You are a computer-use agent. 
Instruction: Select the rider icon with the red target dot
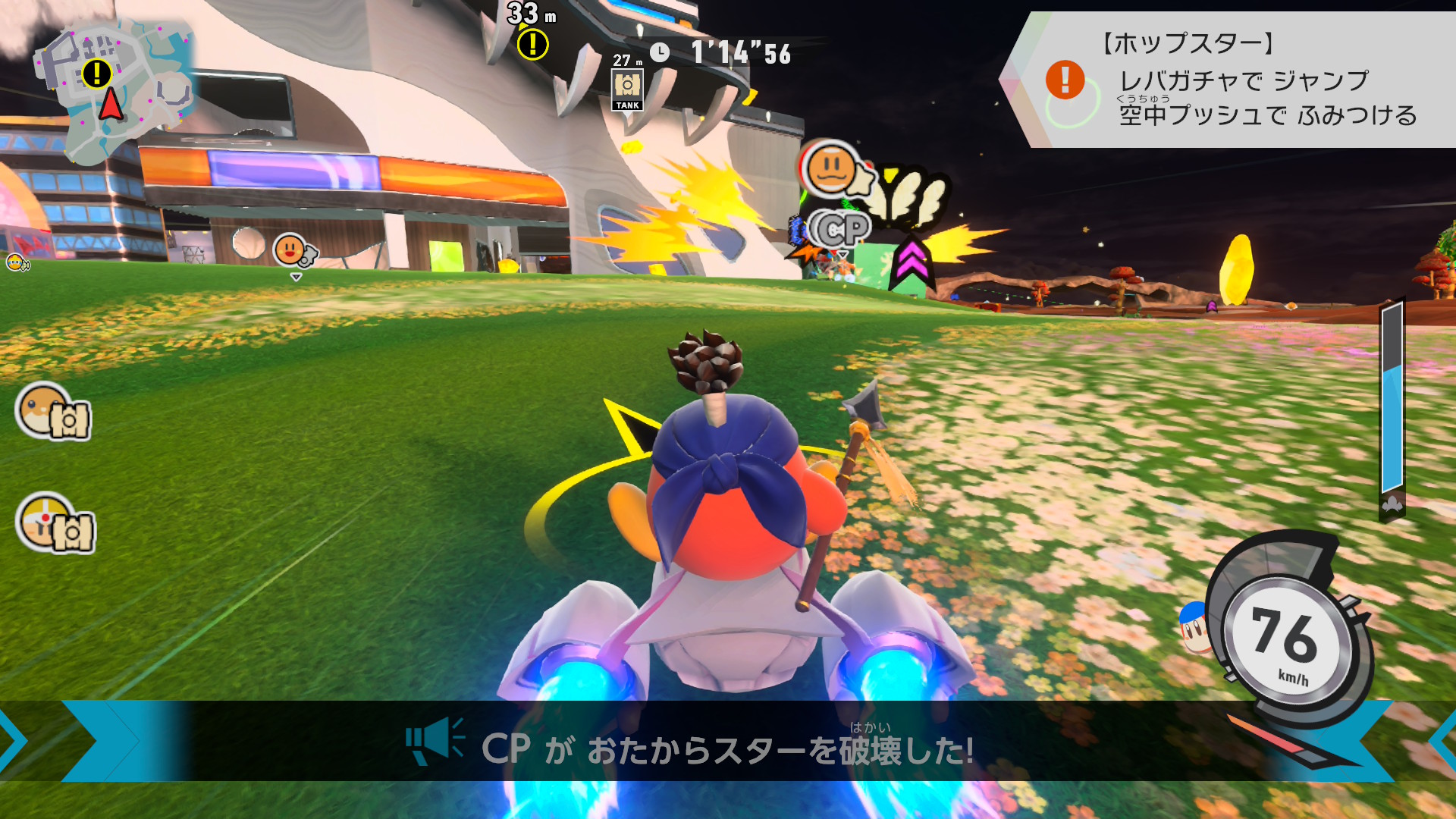coord(55,523)
